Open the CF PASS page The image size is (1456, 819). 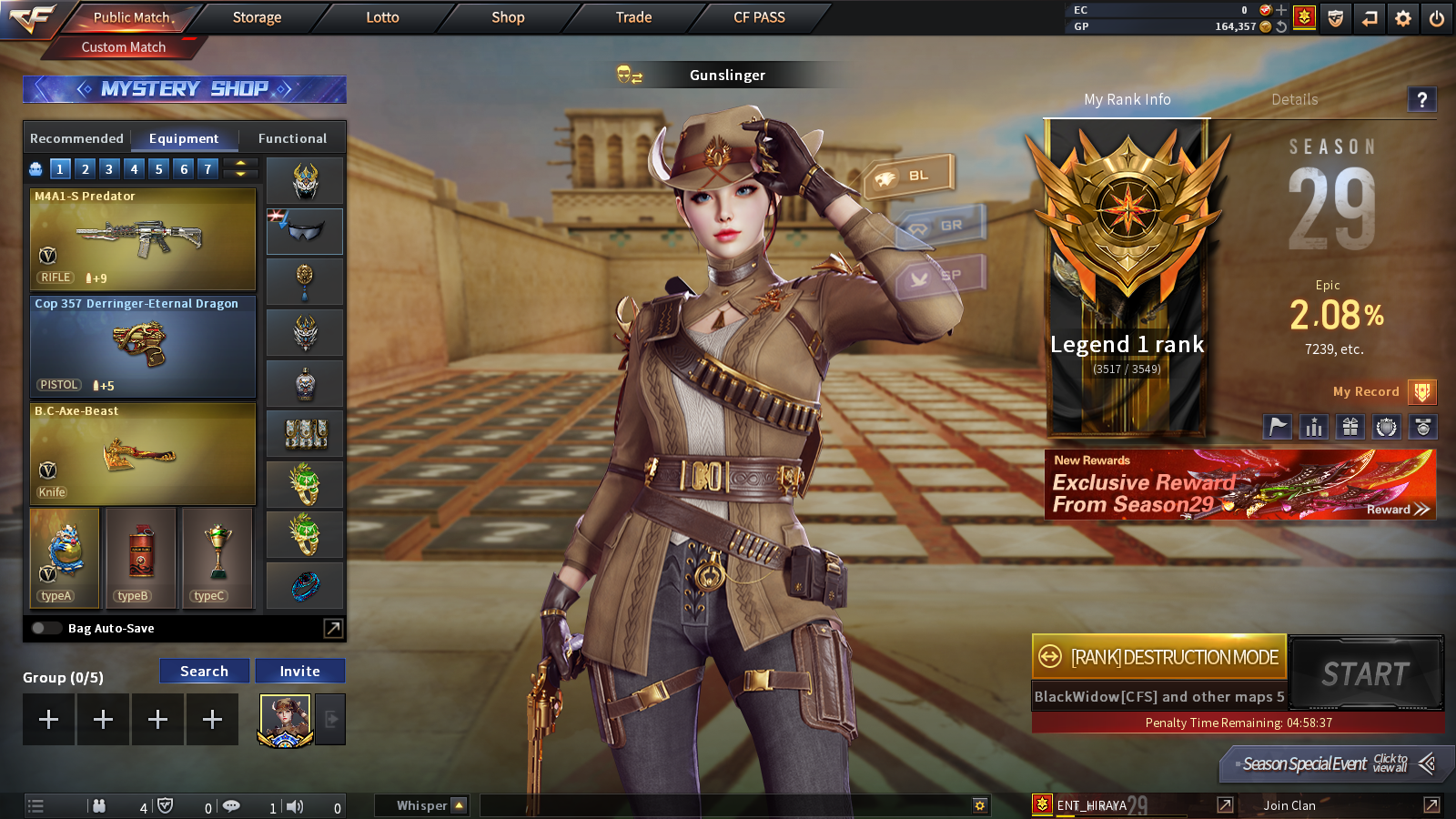tap(759, 17)
